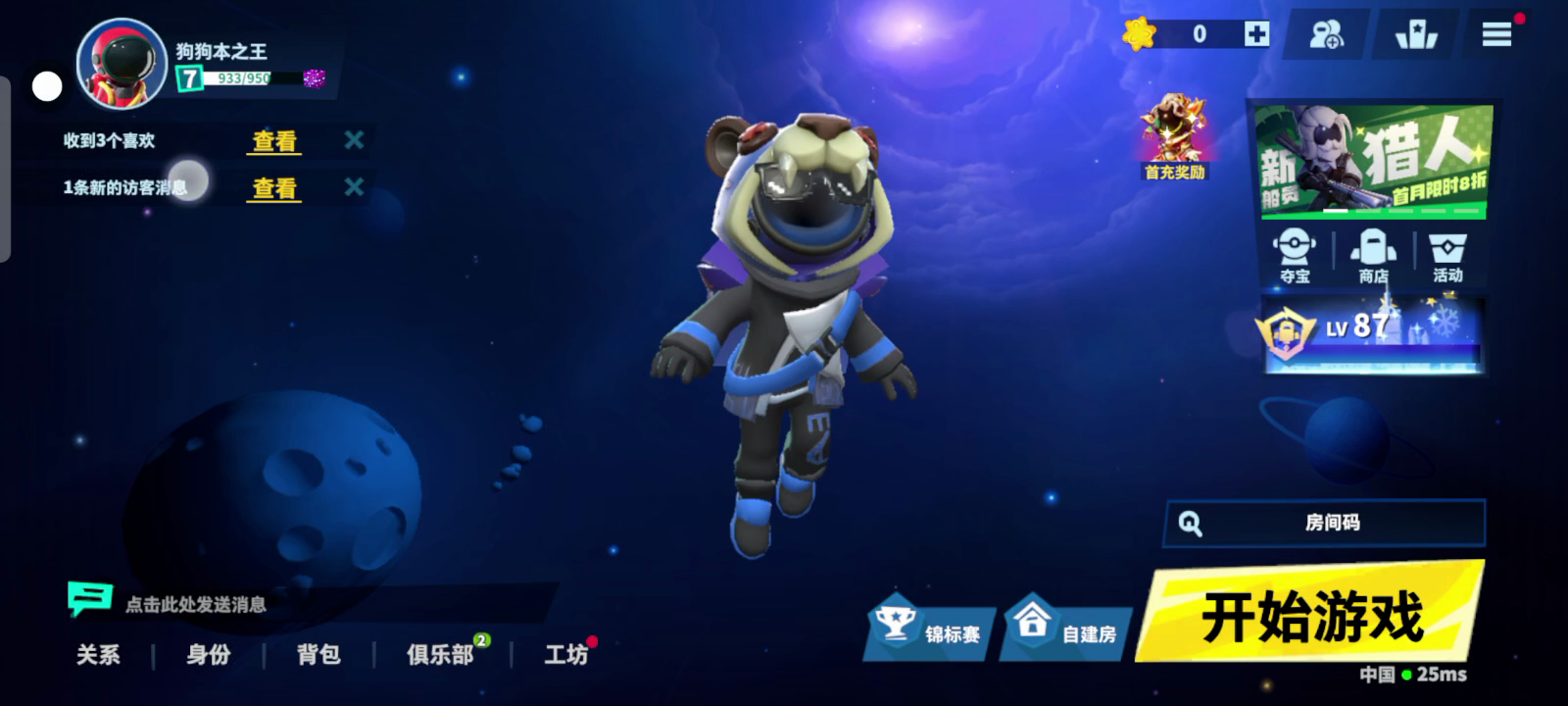1568x706 pixels.
Task: Switch to the 身份 identity tab
Action: (x=209, y=654)
